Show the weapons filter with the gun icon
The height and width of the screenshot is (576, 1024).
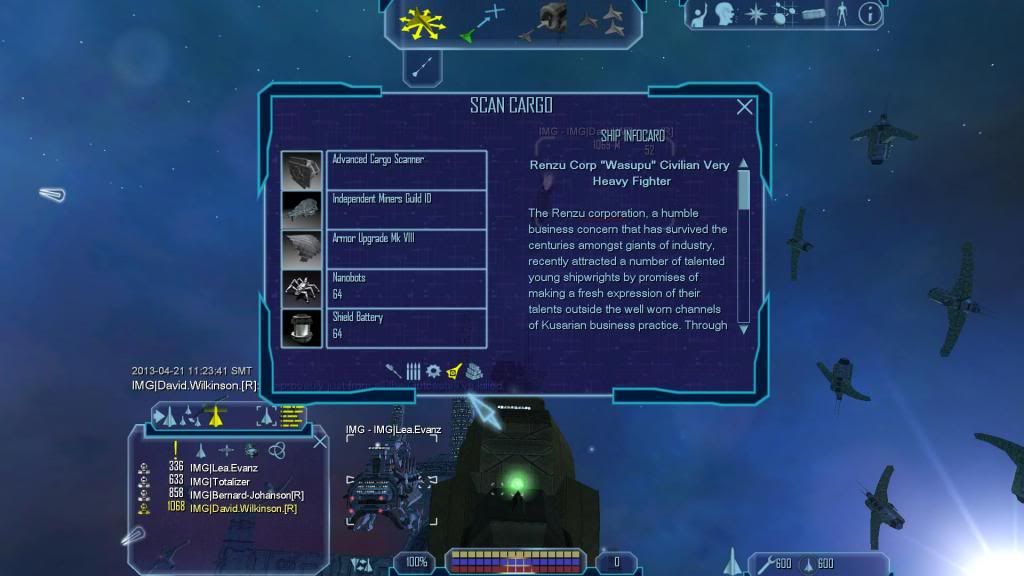395,372
